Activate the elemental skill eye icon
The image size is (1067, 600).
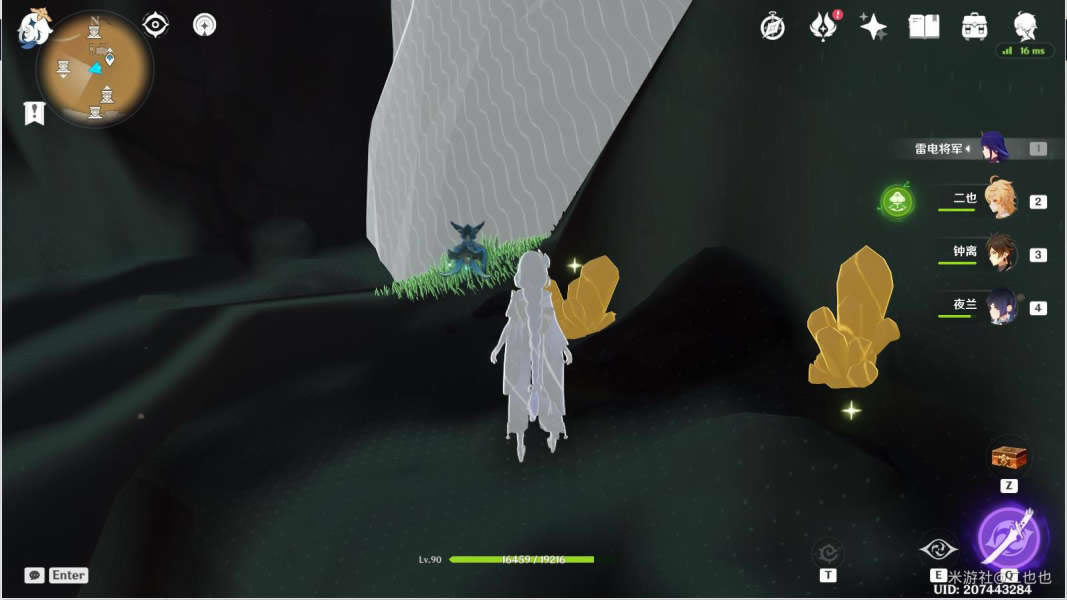(x=937, y=549)
